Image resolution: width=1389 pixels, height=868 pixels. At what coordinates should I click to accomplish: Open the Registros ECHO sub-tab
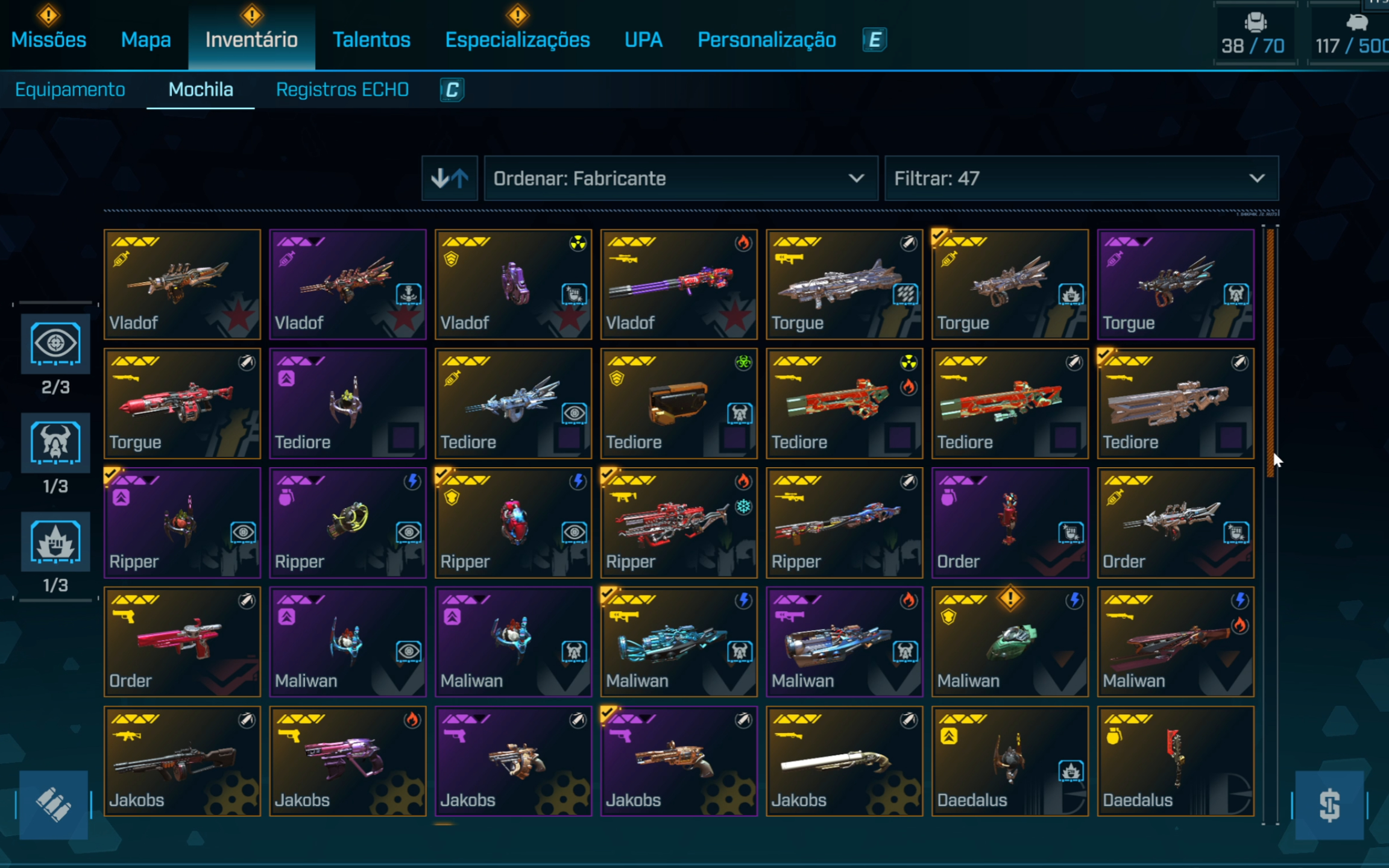tap(342, 90)
